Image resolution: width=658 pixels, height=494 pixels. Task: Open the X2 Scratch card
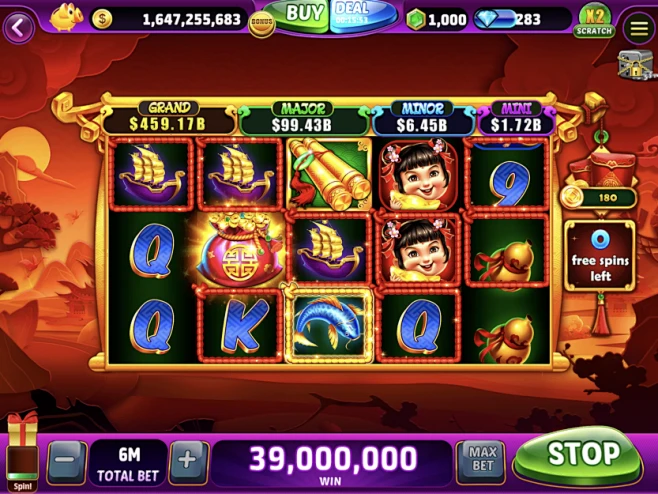pos(594,21)
